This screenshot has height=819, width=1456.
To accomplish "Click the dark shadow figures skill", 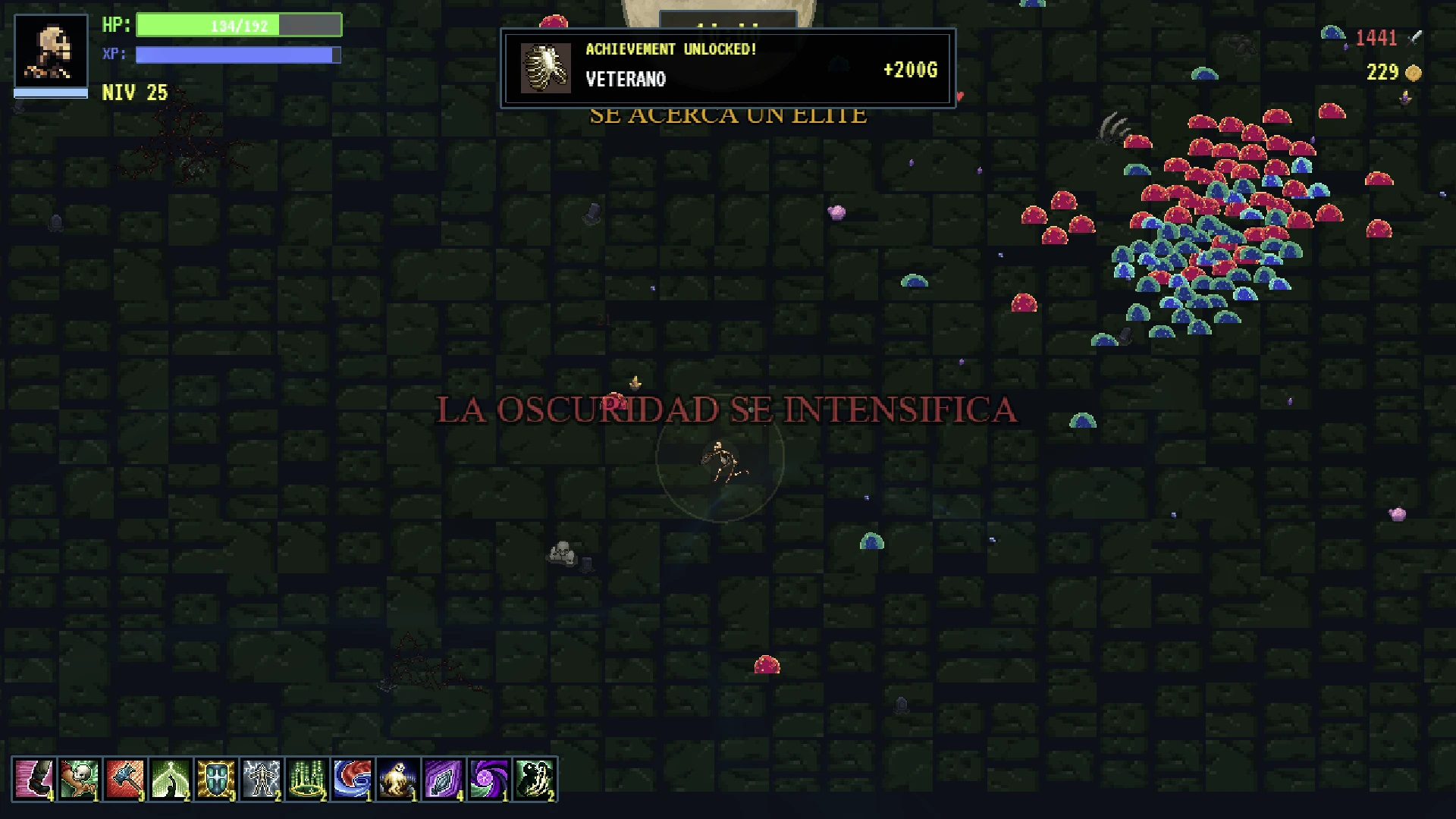I will (534, 779).
